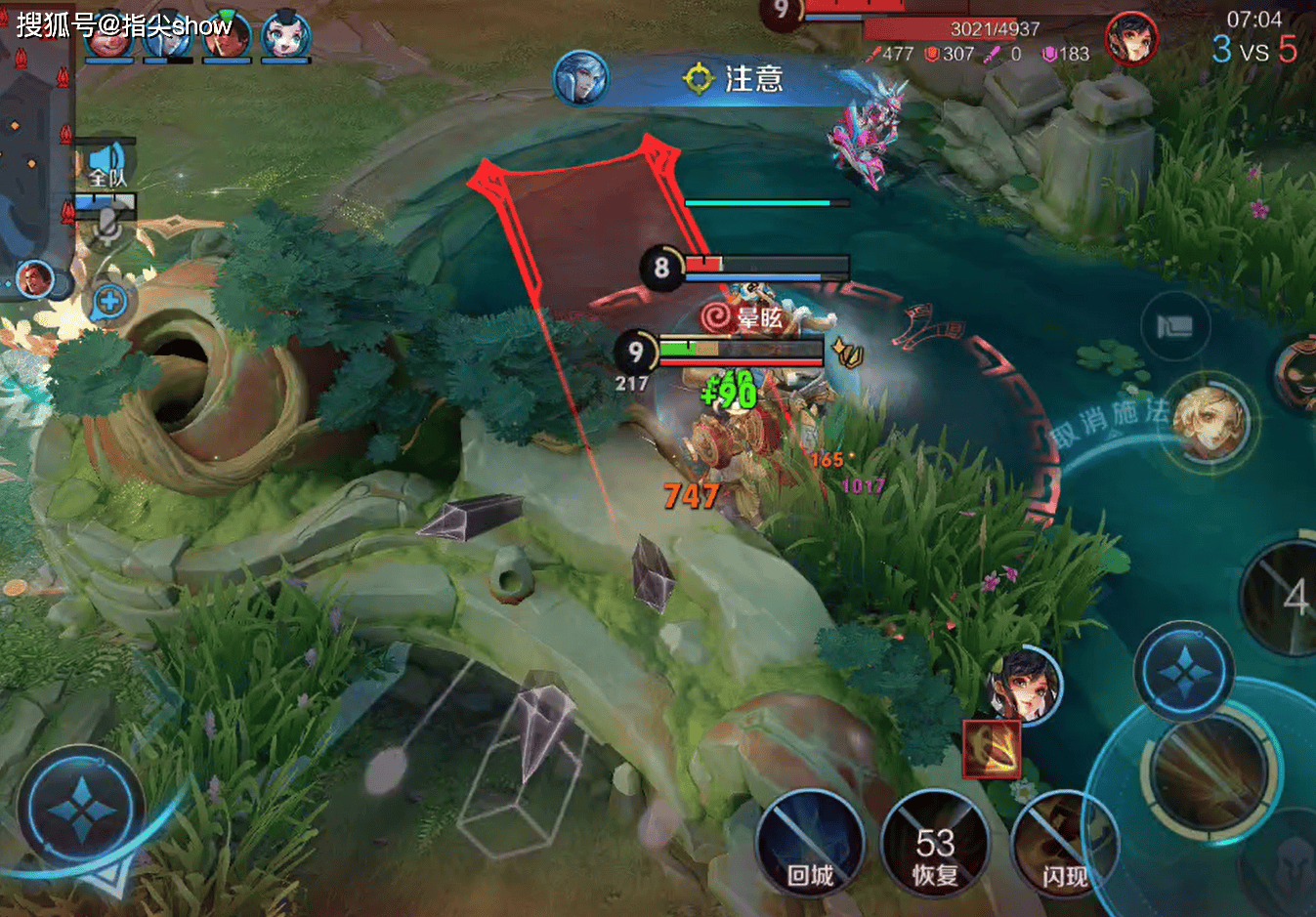This screenshot has width=1316, height=917.
Task: Tap the basic attack button
Action: pyautogui.click(x=1211, y=771)
